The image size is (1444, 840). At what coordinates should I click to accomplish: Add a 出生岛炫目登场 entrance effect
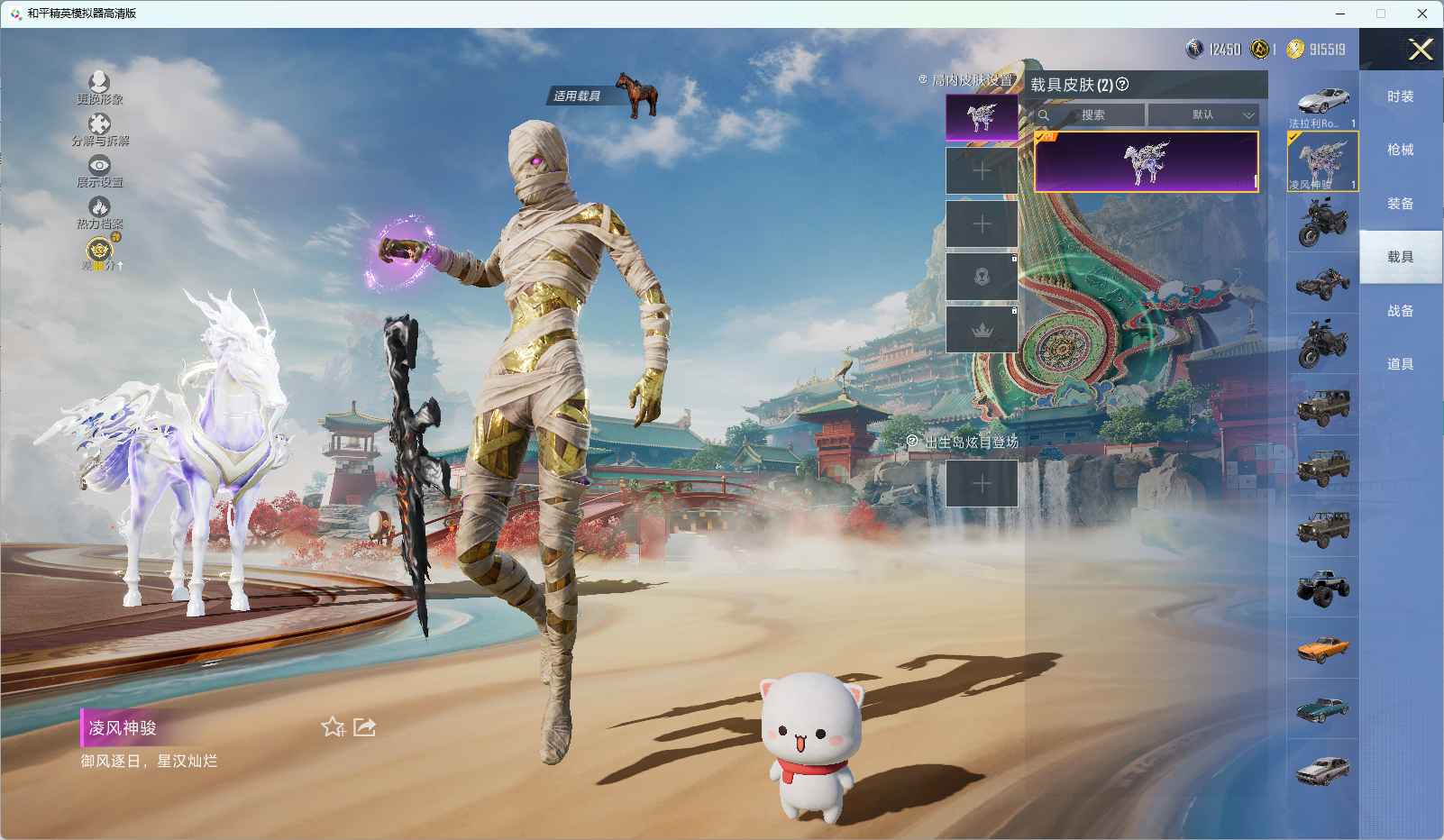[x=982, y=484]
